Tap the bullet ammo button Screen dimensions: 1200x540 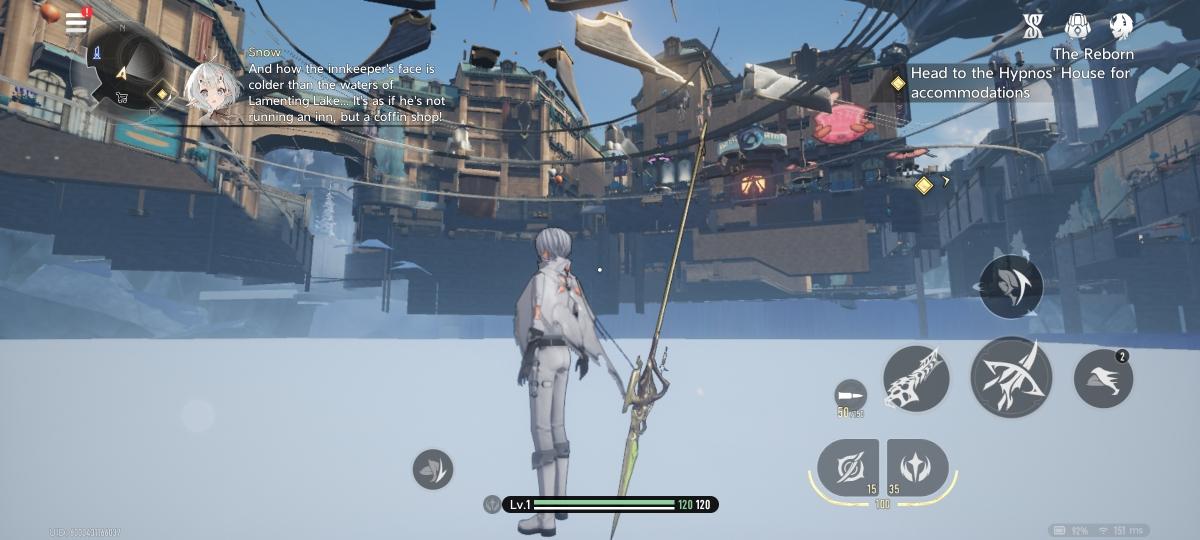pyautogui.click(x=850, y=394)
